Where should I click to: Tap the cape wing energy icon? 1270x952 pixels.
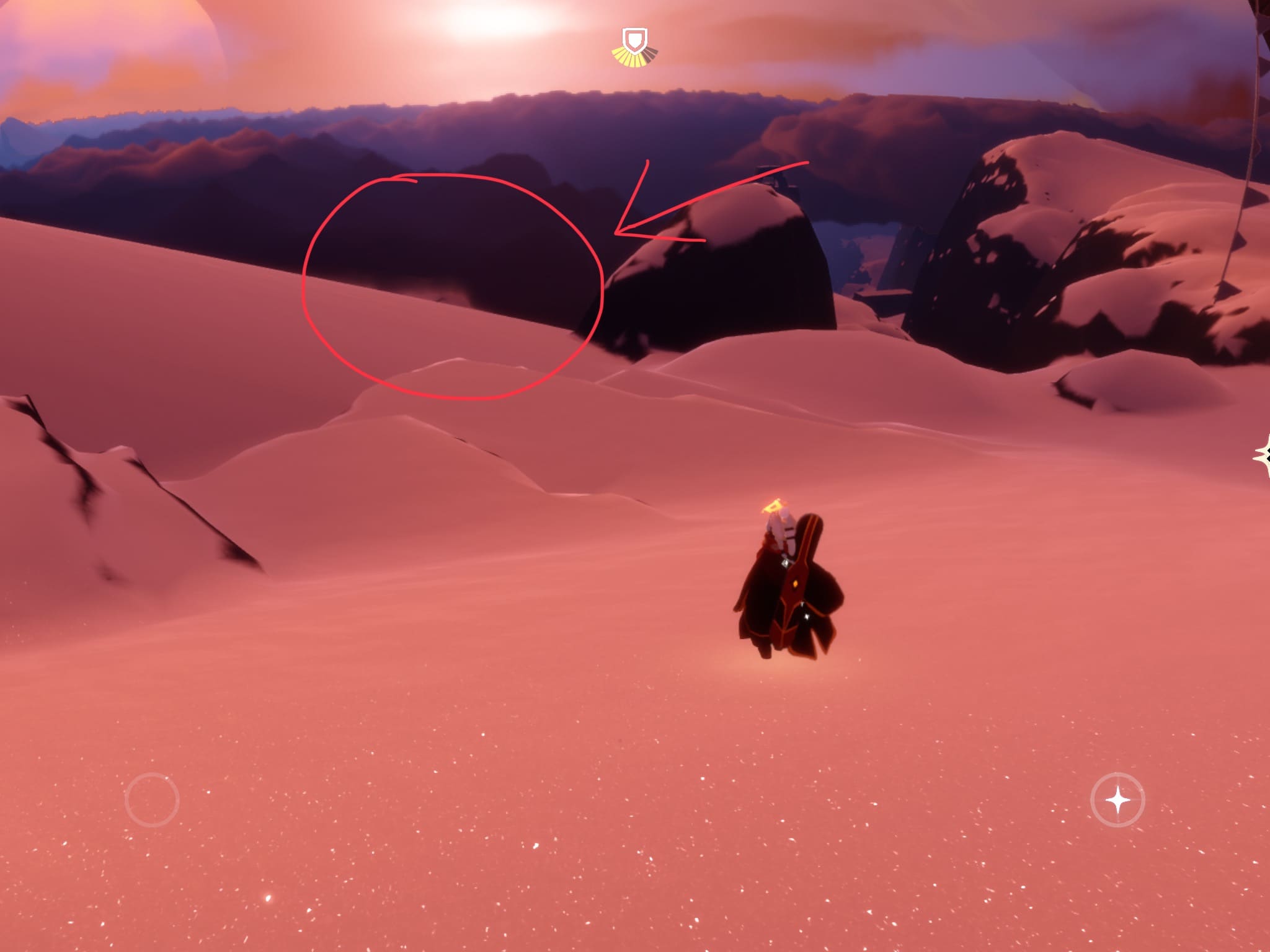(x=635, y=47)
